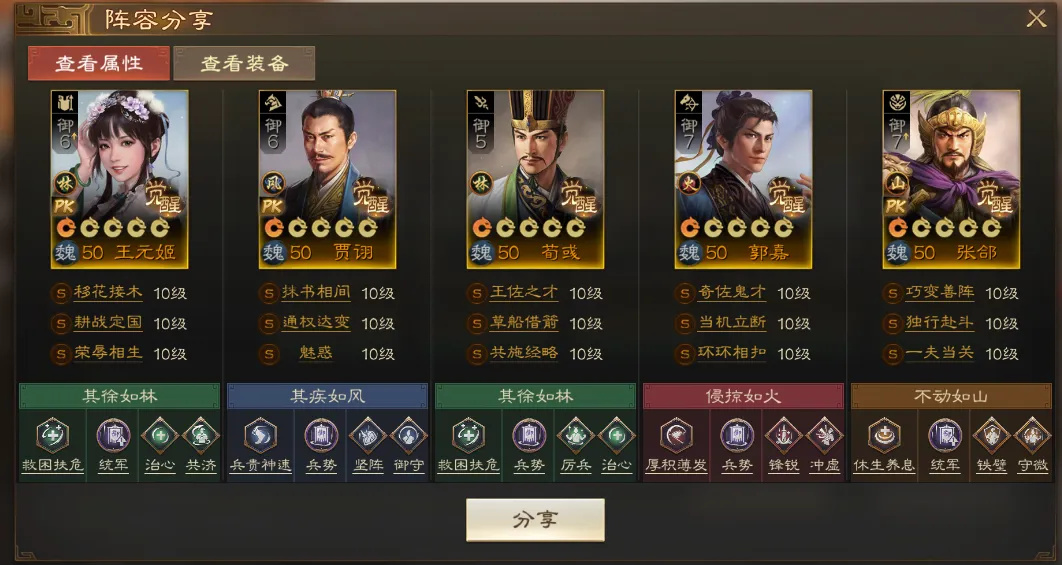Screen dimensions: 1062x565
Task: Switch to the 查看装备 tab
Action: tap(244, 63)
